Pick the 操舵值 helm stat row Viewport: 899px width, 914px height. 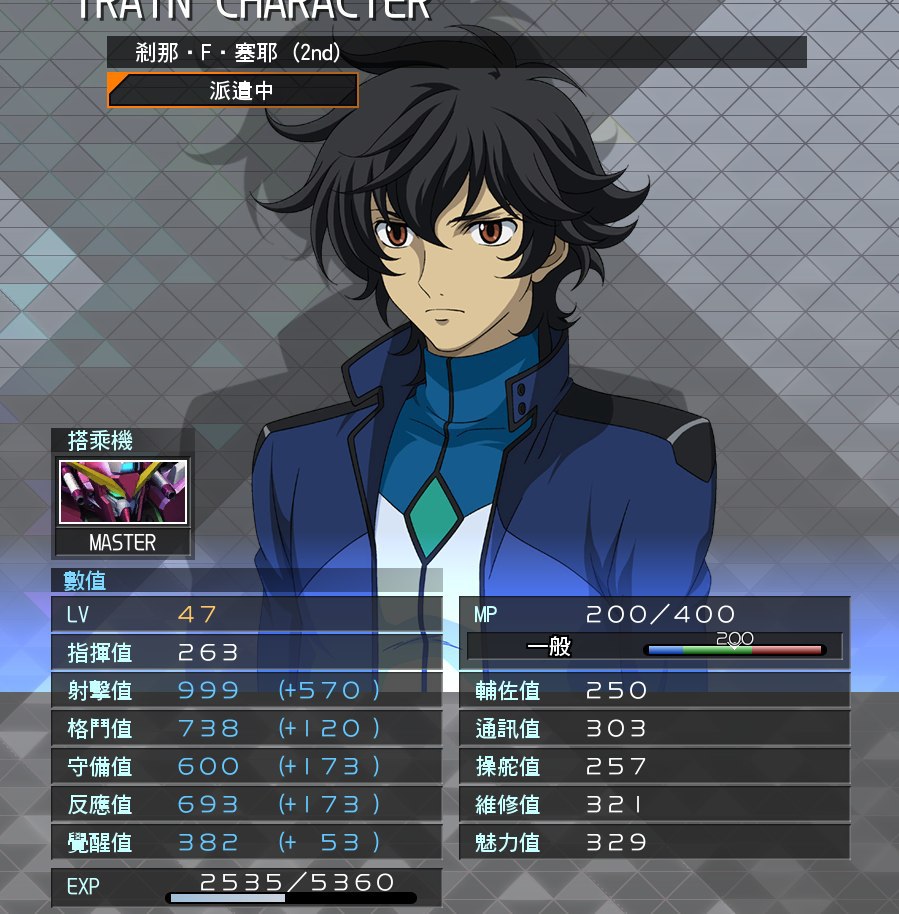point(654,767)
